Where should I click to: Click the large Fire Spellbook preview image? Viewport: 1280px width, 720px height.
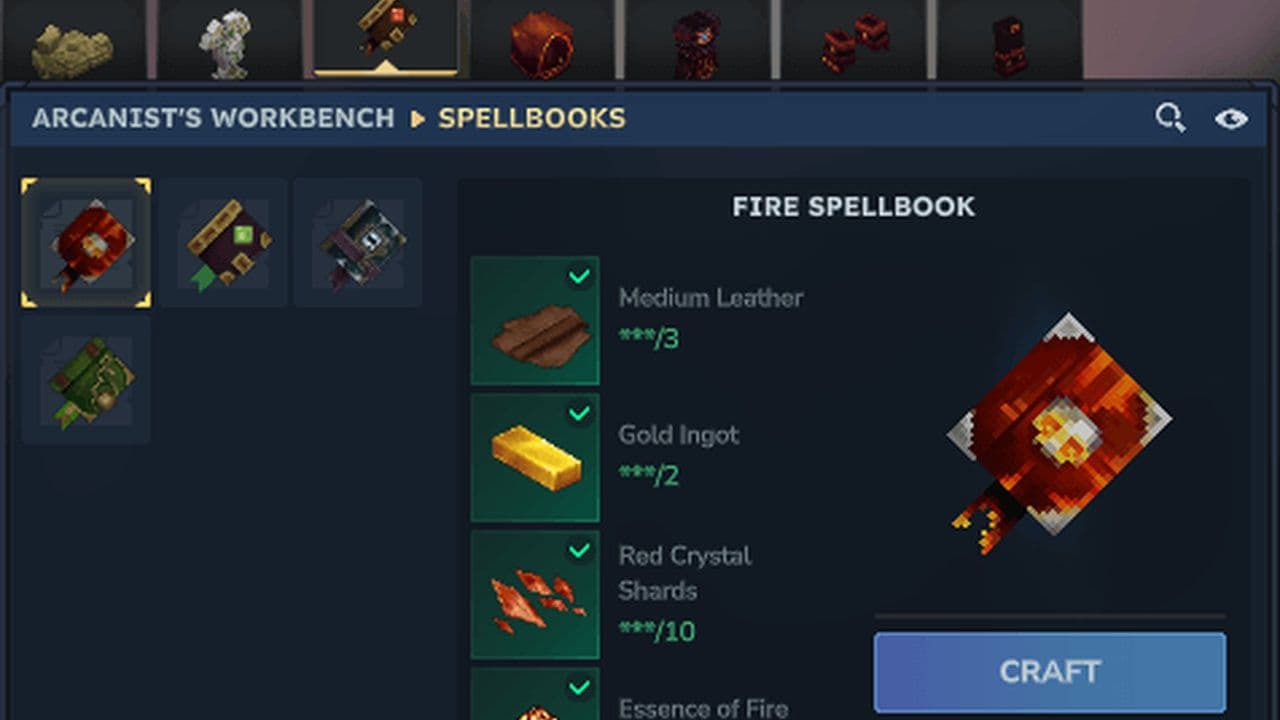1062,425
